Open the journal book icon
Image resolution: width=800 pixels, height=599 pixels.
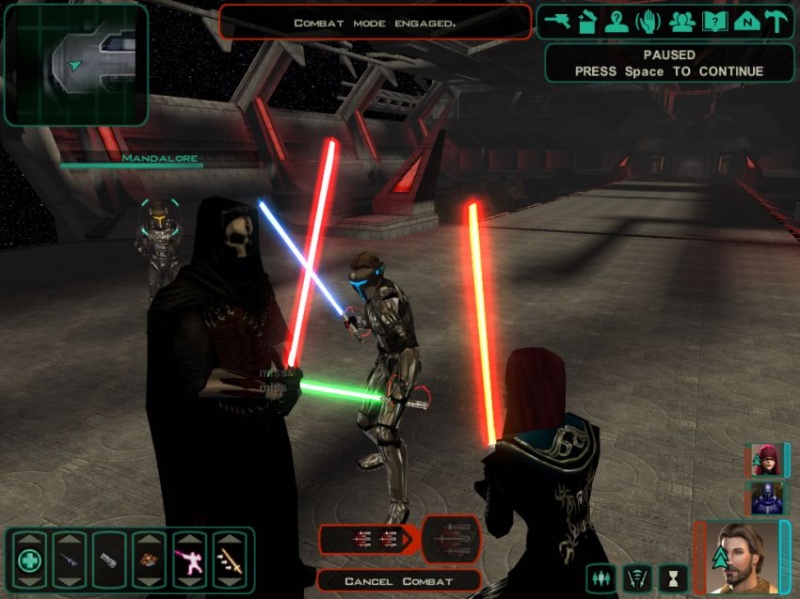pyautogui.click(x=714, y=21)
